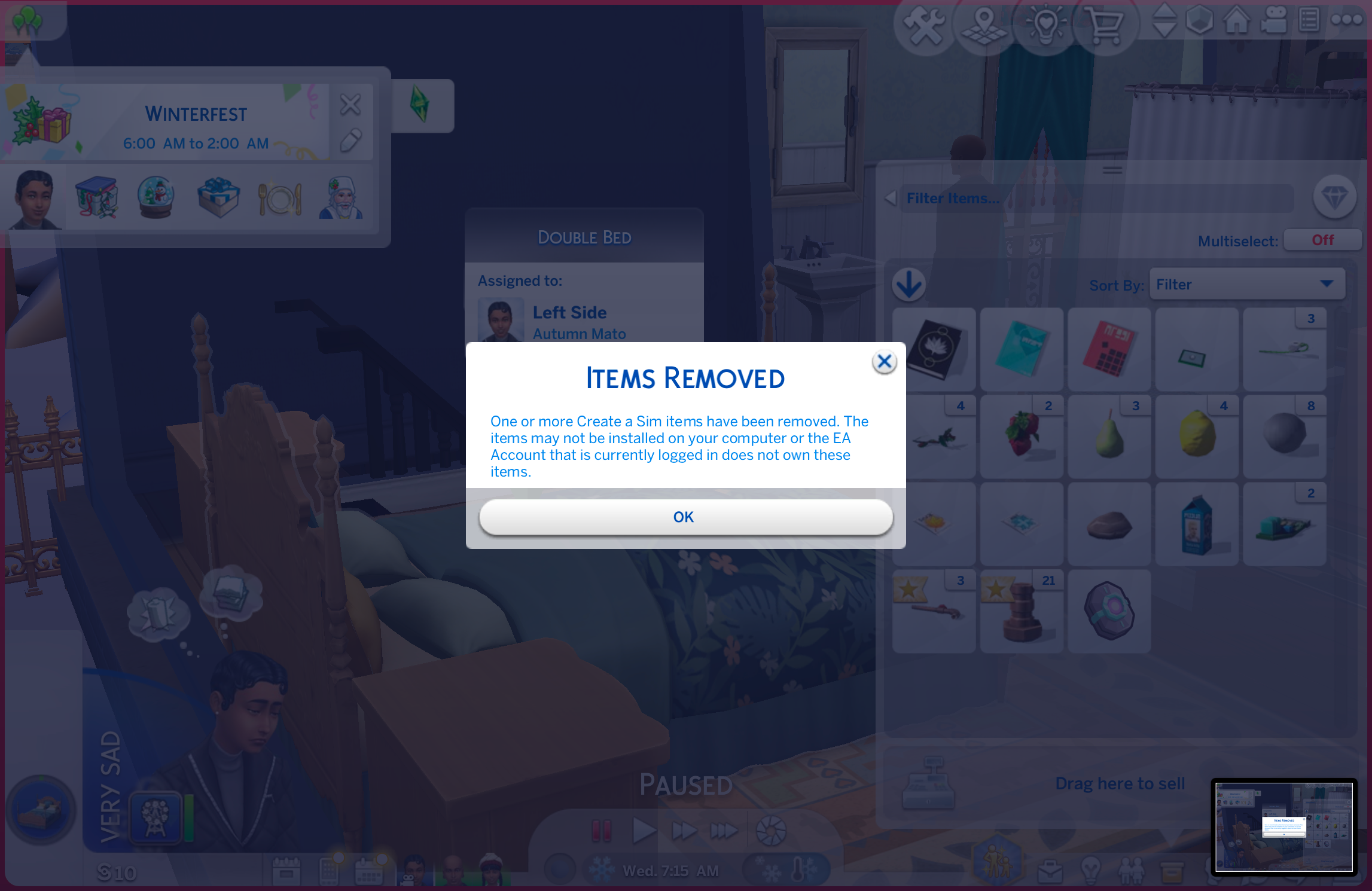The image size is (1372, 891).
Task: Switch Multiselect from Off to On
Action: 1322,240
